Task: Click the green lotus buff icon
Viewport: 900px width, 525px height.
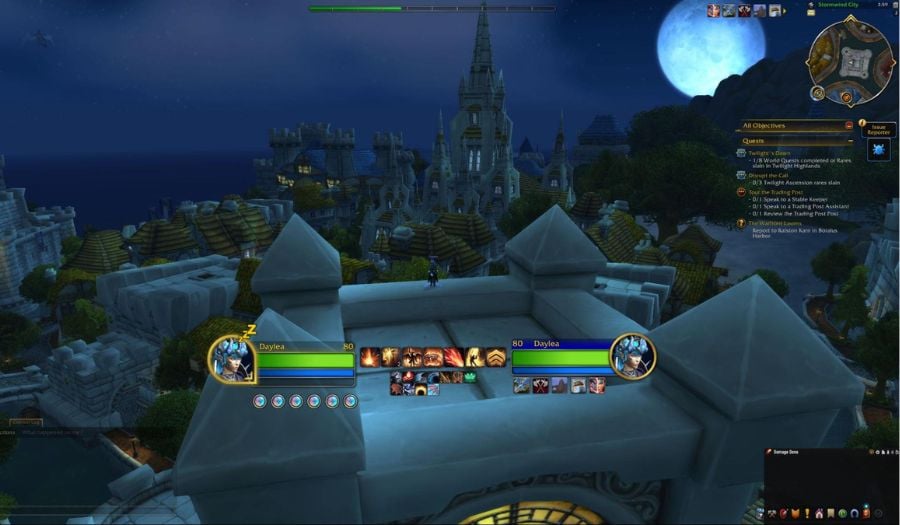Action: pyautogui.click(x=470, y=377)
